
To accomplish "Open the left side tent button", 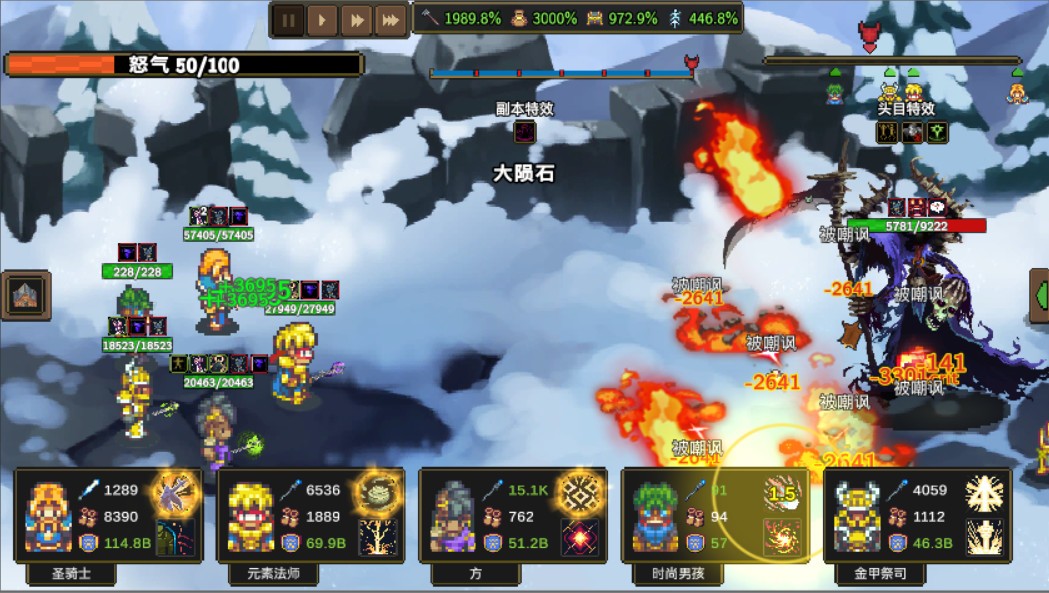I will [23, 296].
